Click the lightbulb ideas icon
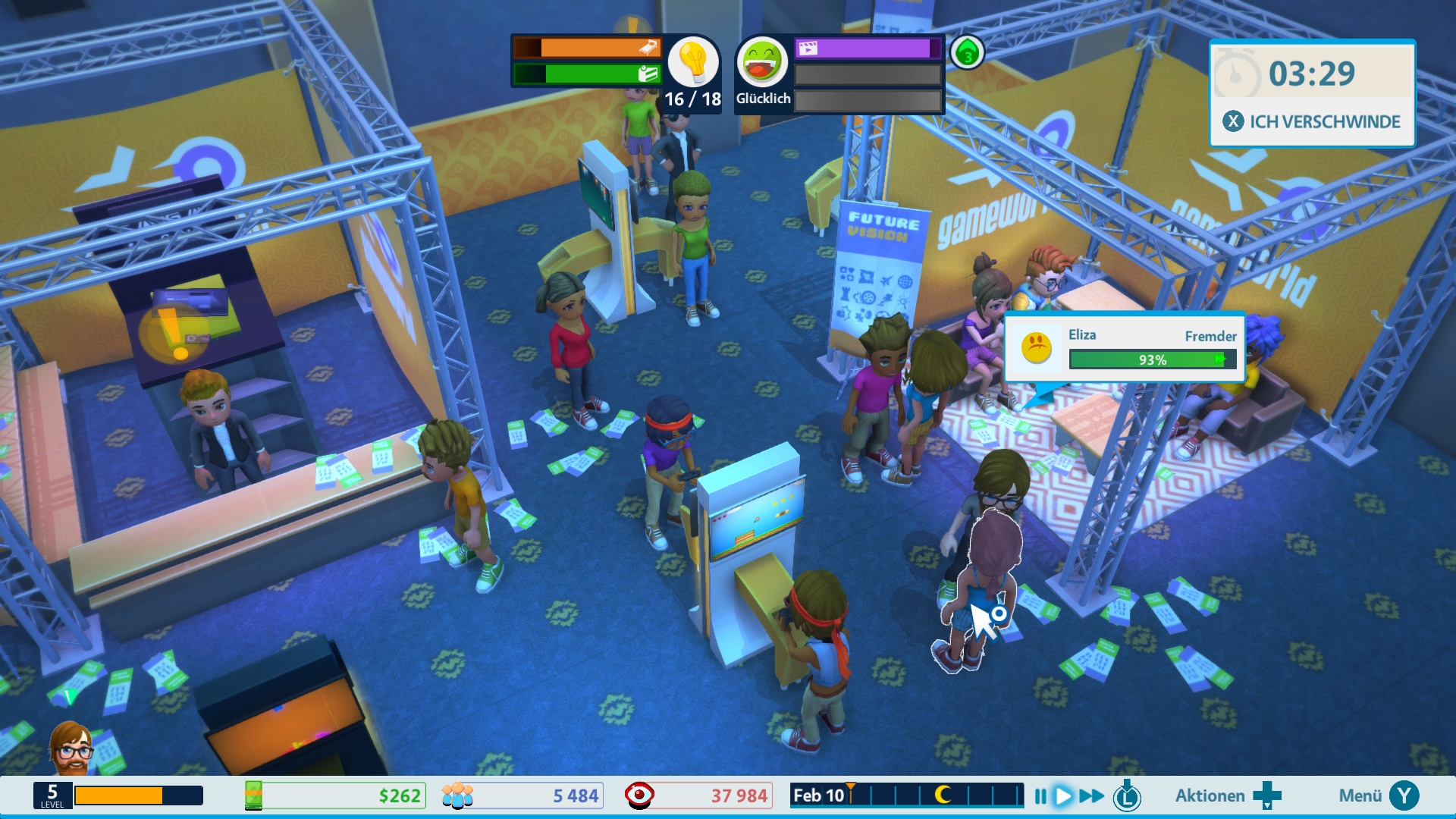Viewport: 1456px width, 819px height. click(692, 62)
